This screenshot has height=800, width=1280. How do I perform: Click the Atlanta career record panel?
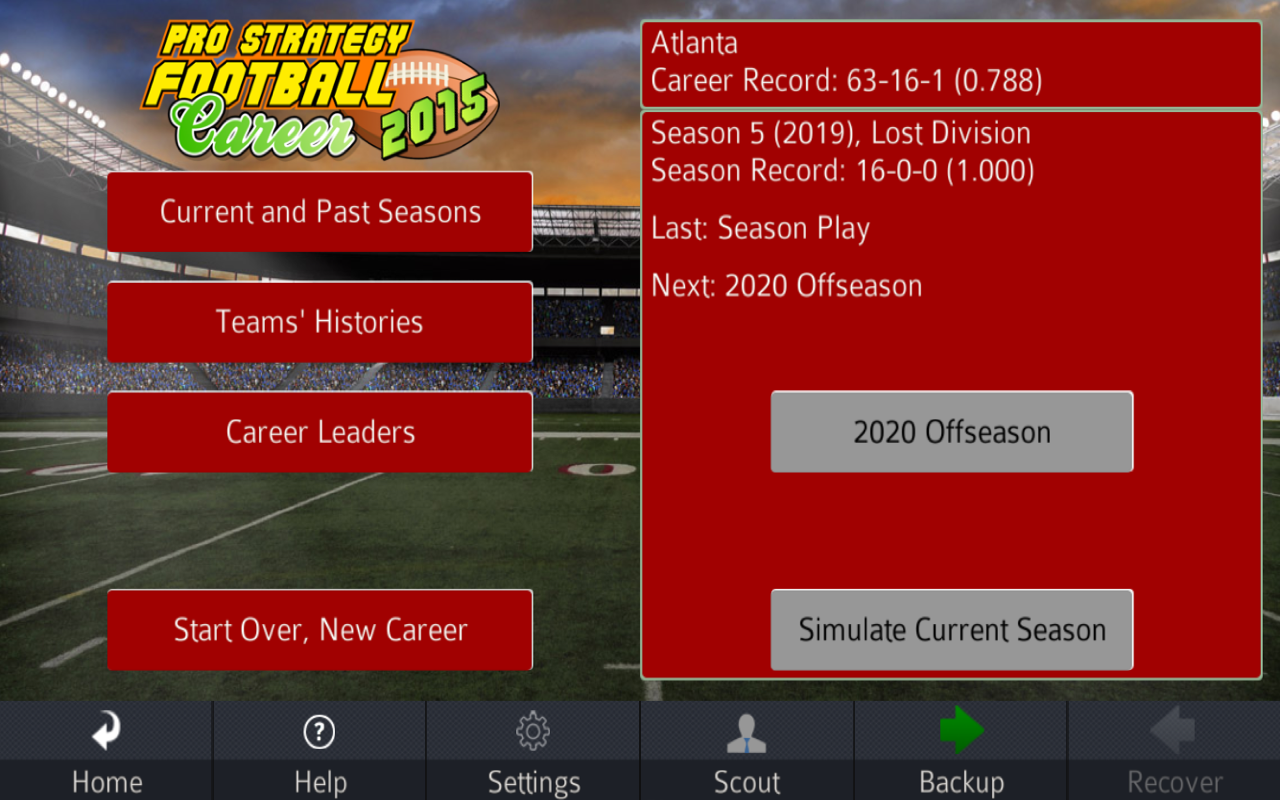point(951,62)
